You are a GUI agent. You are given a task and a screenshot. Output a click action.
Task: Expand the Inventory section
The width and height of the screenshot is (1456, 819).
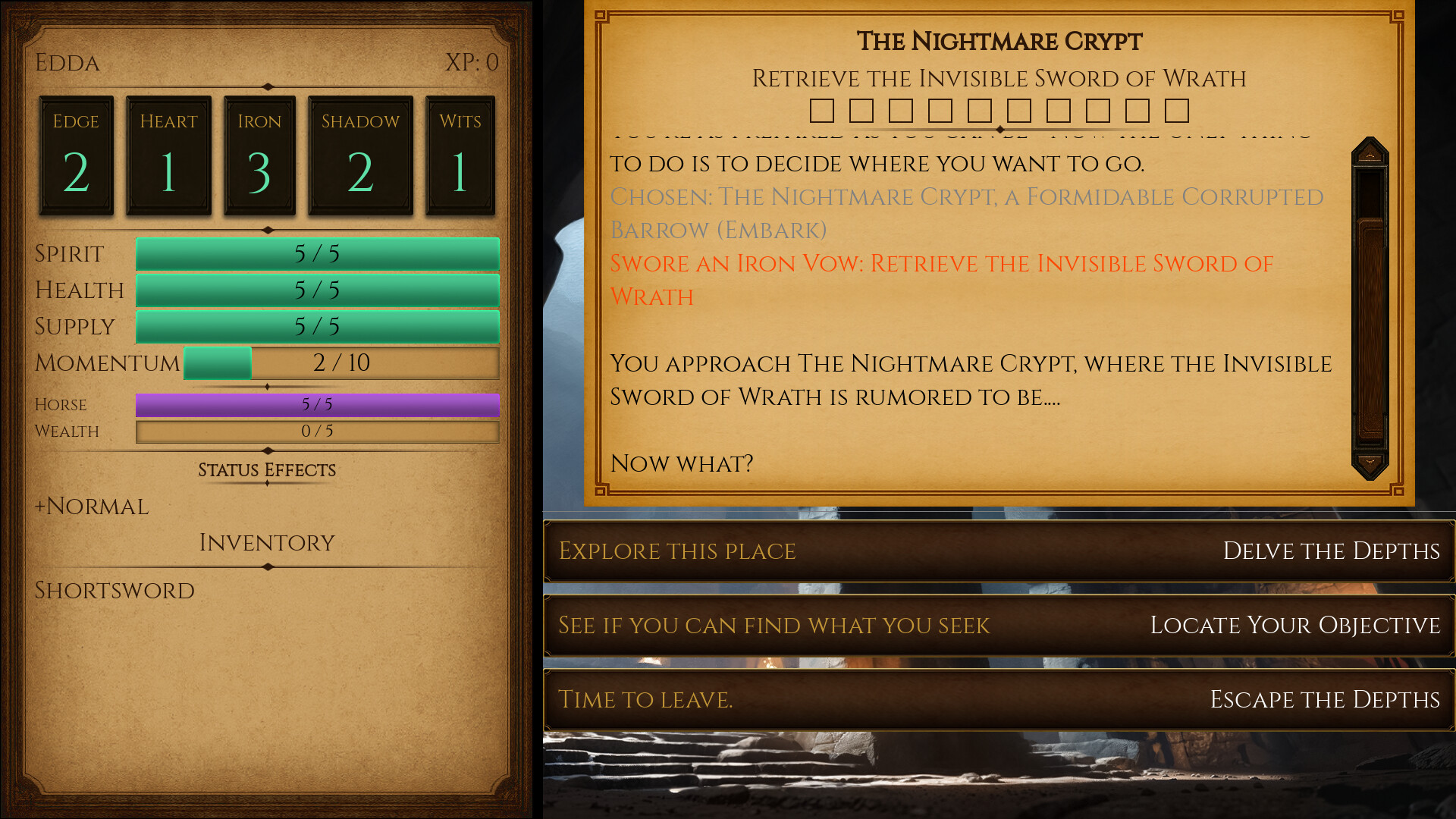tap(266, 542)
